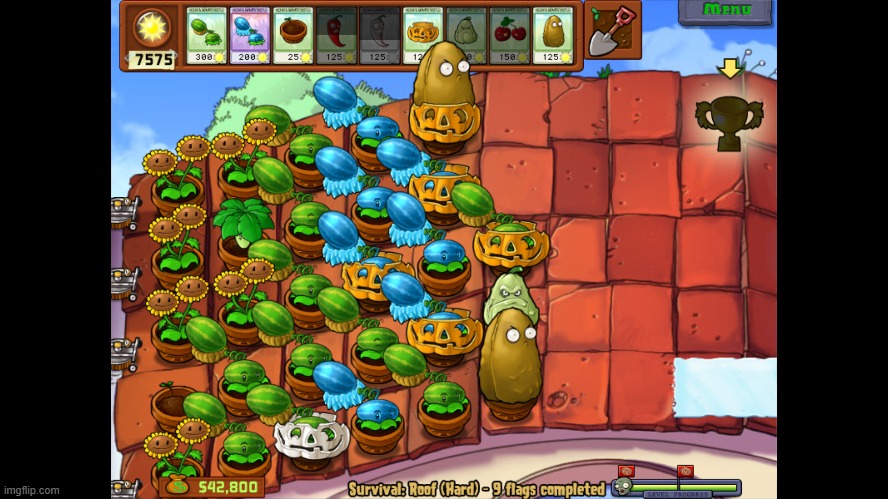Click the red Jalapeno seed packet
Screen dimensions: 888x499
[x=336, y=36]
